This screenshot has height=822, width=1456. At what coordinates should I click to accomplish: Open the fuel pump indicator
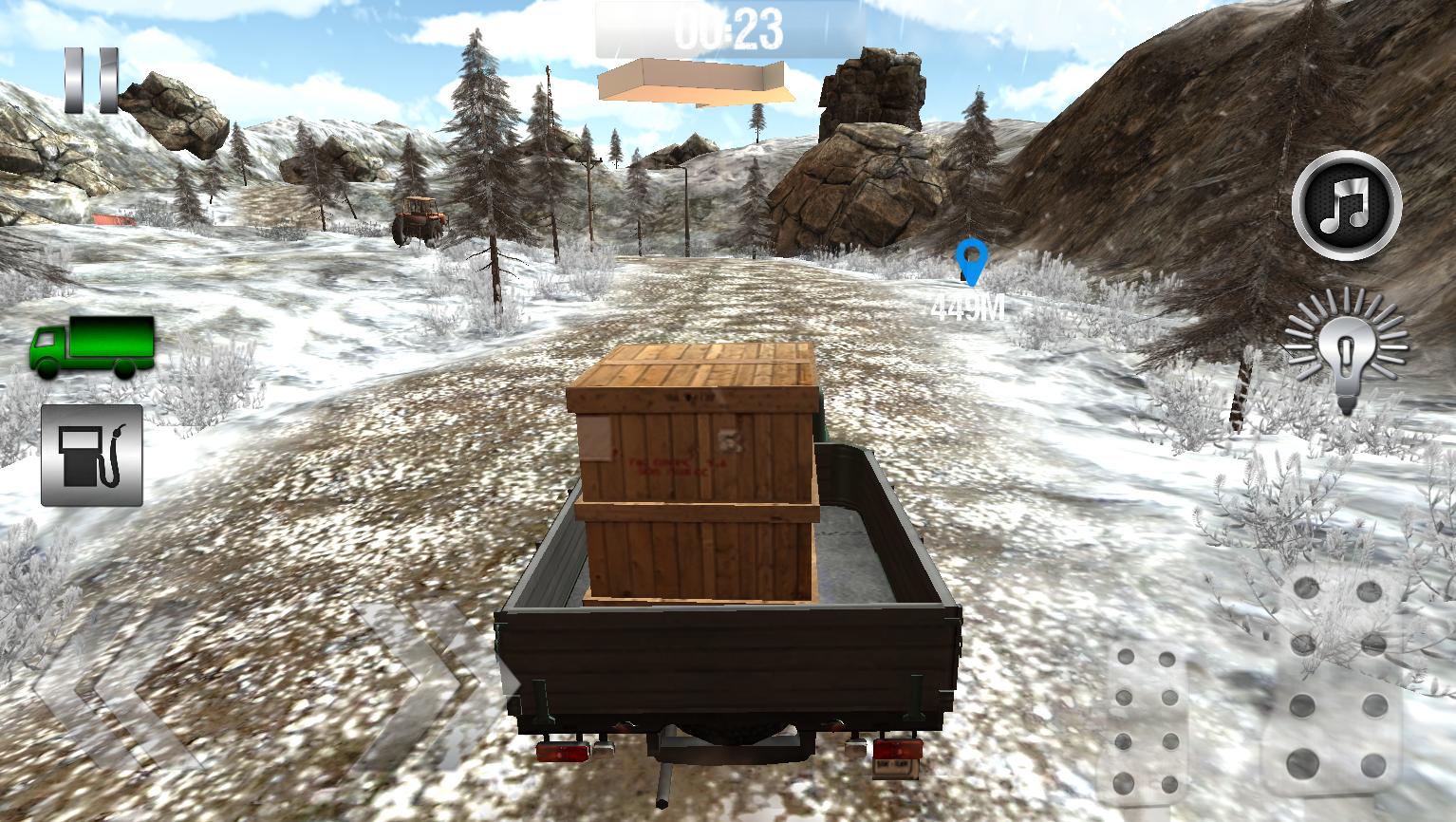(x=91, y=458)
